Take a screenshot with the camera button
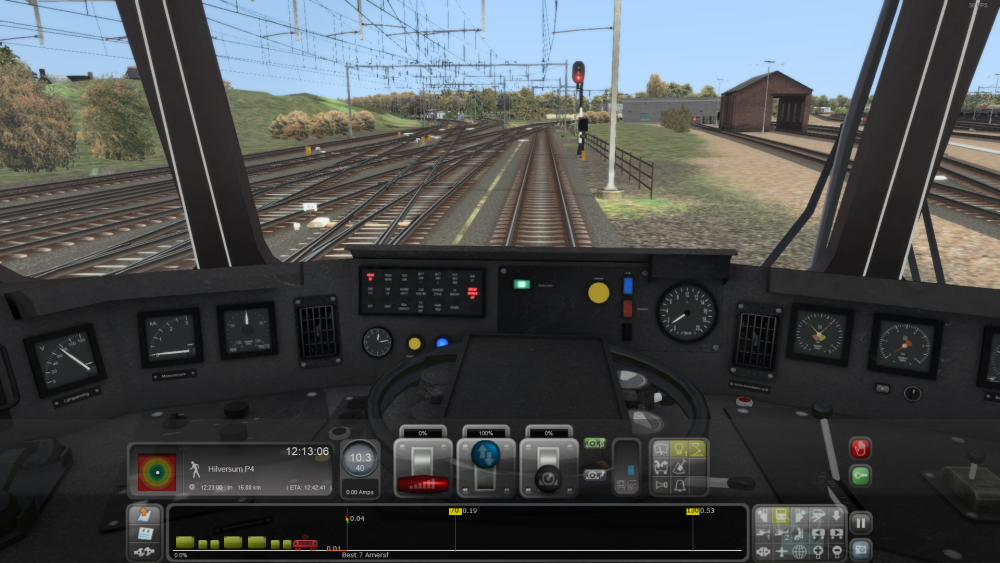This screenshot has width=1000, height=563. pyautogui.click(x=860, y=548)
